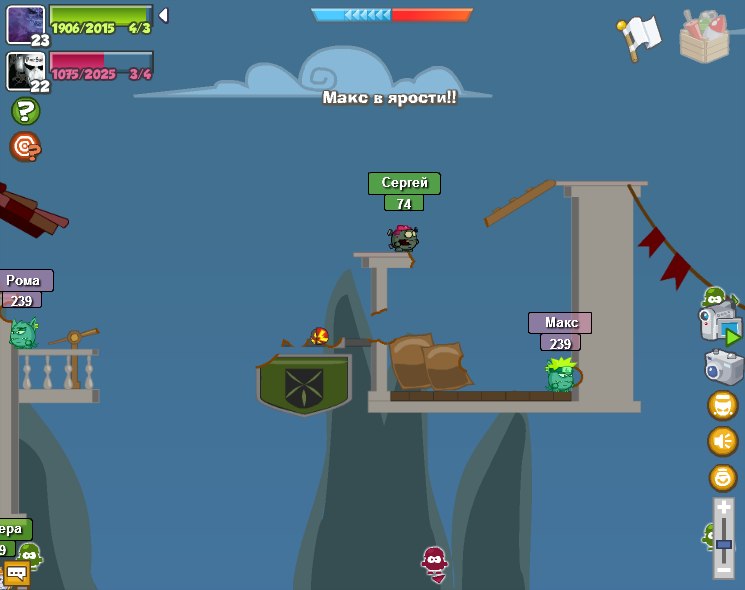Open the weapons crate
Screen dimensions: 745x590
[704, 36]
